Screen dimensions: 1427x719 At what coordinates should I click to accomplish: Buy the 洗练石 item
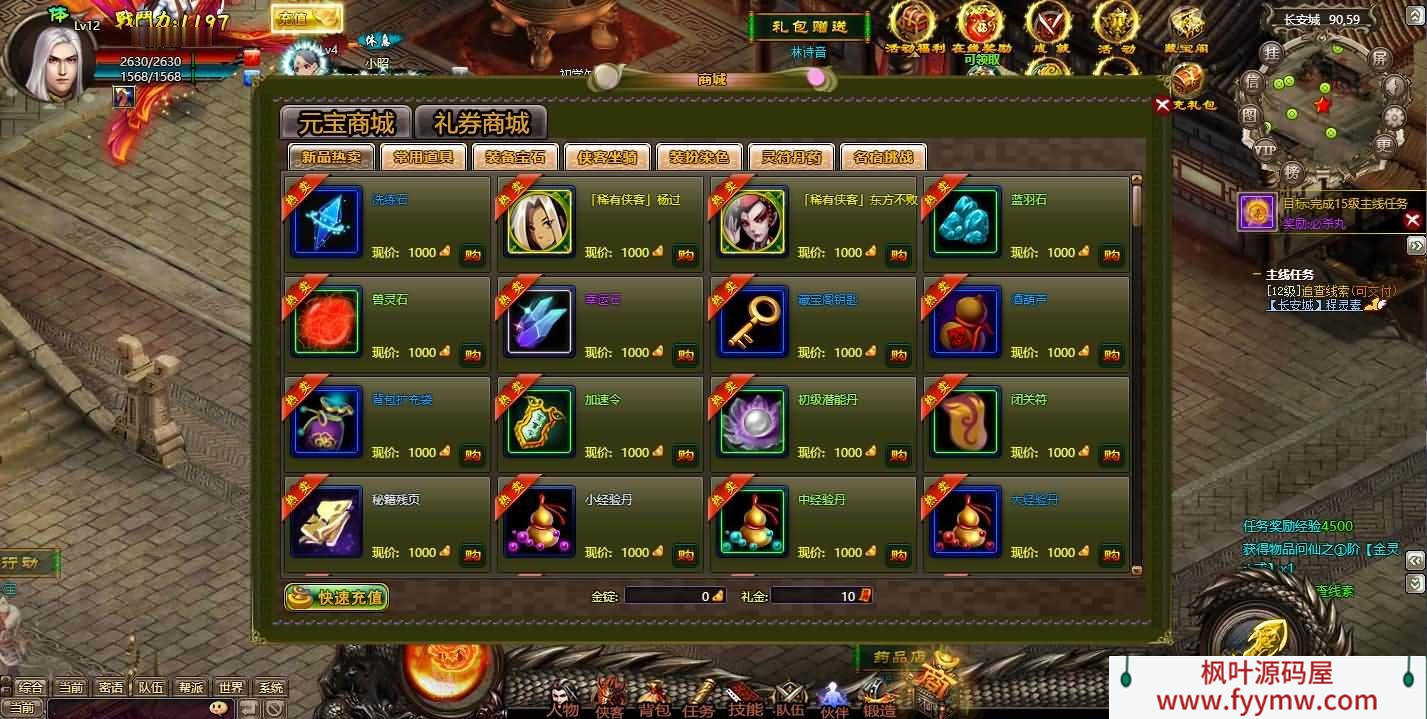[x=472, y=254]
